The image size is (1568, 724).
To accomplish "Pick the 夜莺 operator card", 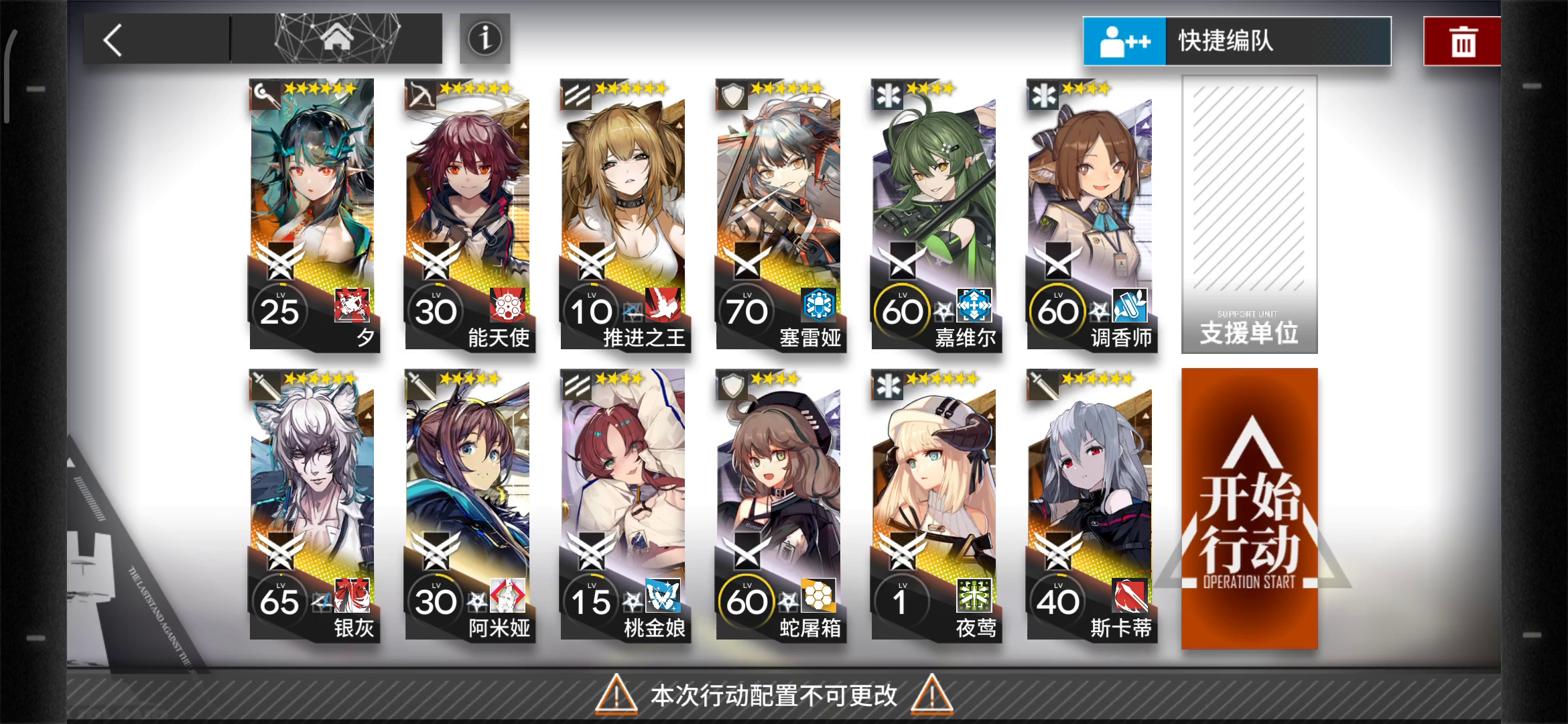I will [935, 505].
